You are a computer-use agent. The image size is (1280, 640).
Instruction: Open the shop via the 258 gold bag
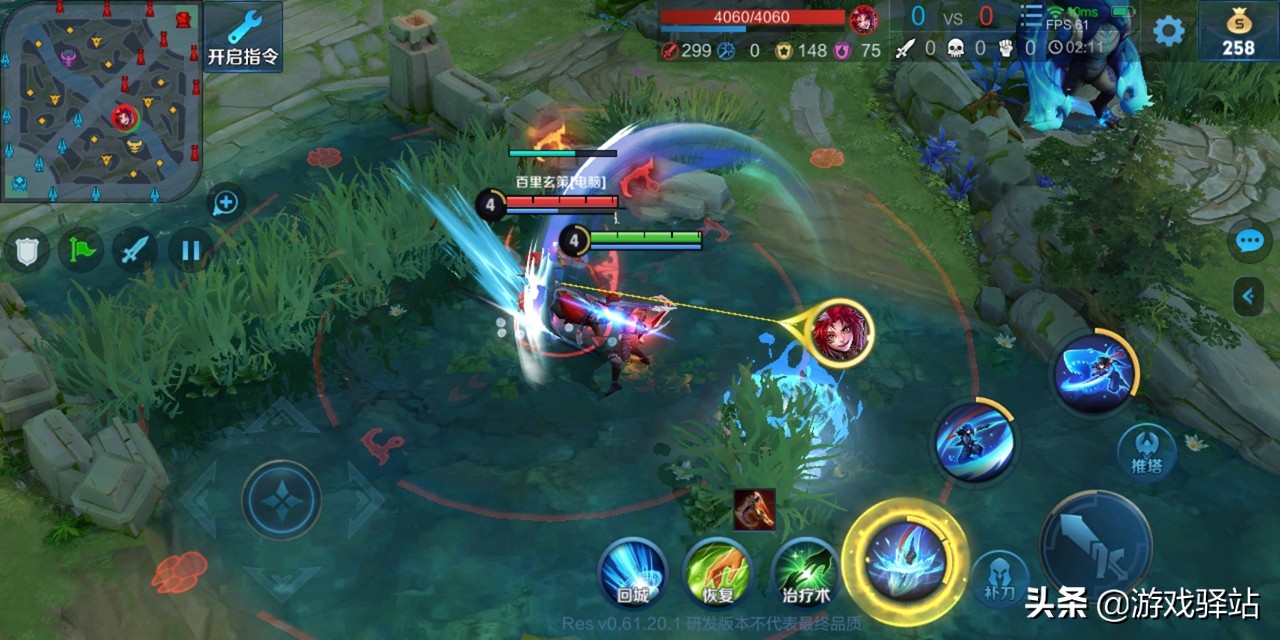(x=1238, y=31)
